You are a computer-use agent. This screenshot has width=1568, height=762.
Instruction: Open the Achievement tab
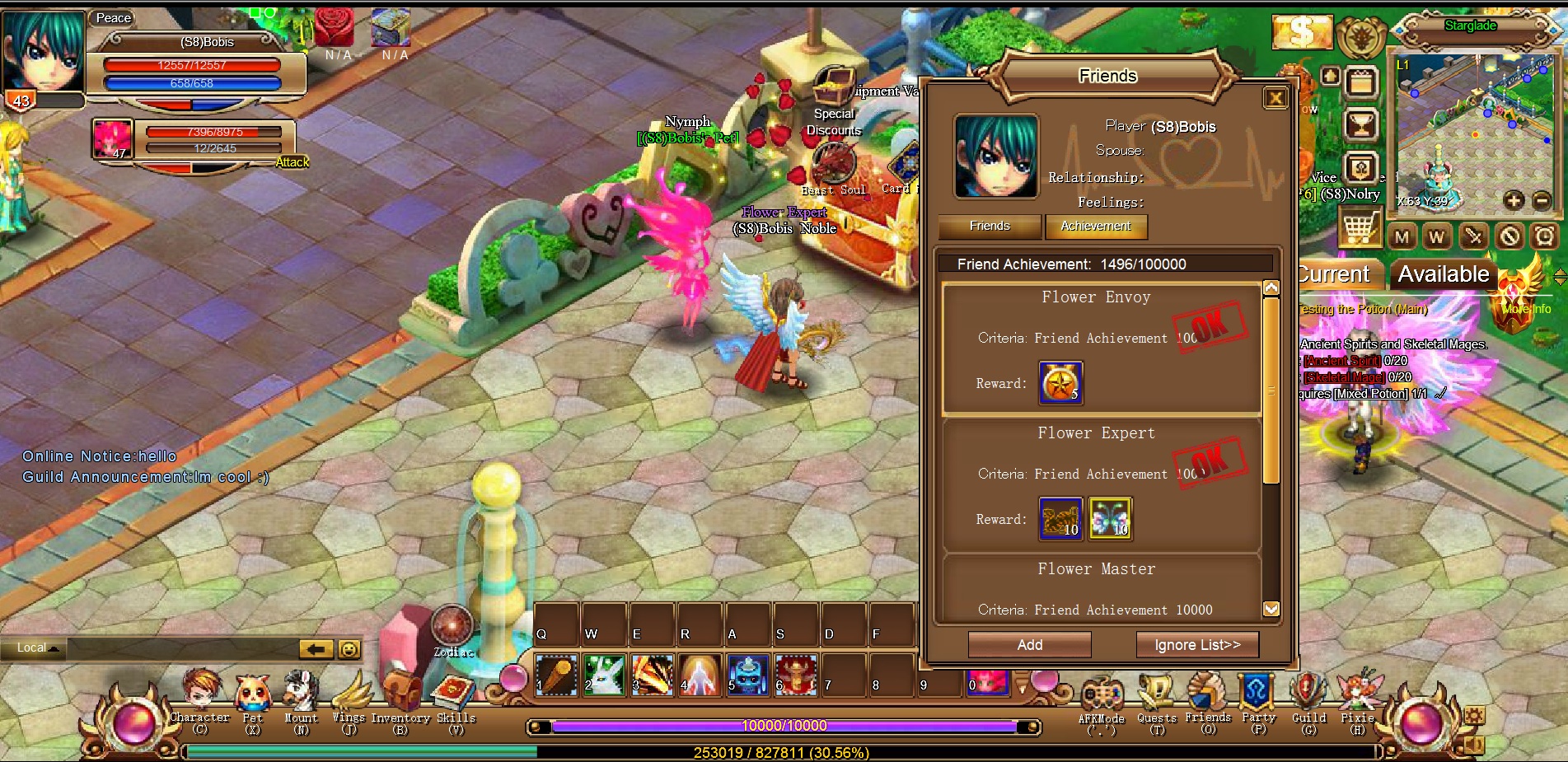click(x=1096, y=226)
